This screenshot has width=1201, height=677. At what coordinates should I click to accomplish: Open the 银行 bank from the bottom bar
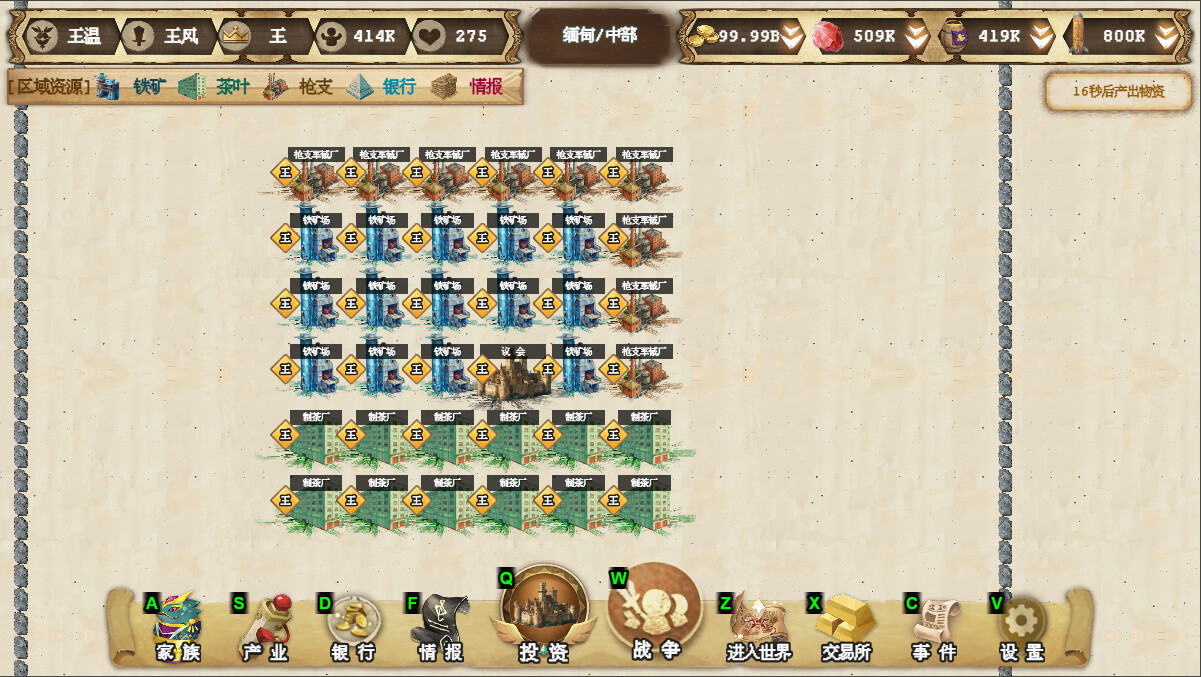[353, 628]
